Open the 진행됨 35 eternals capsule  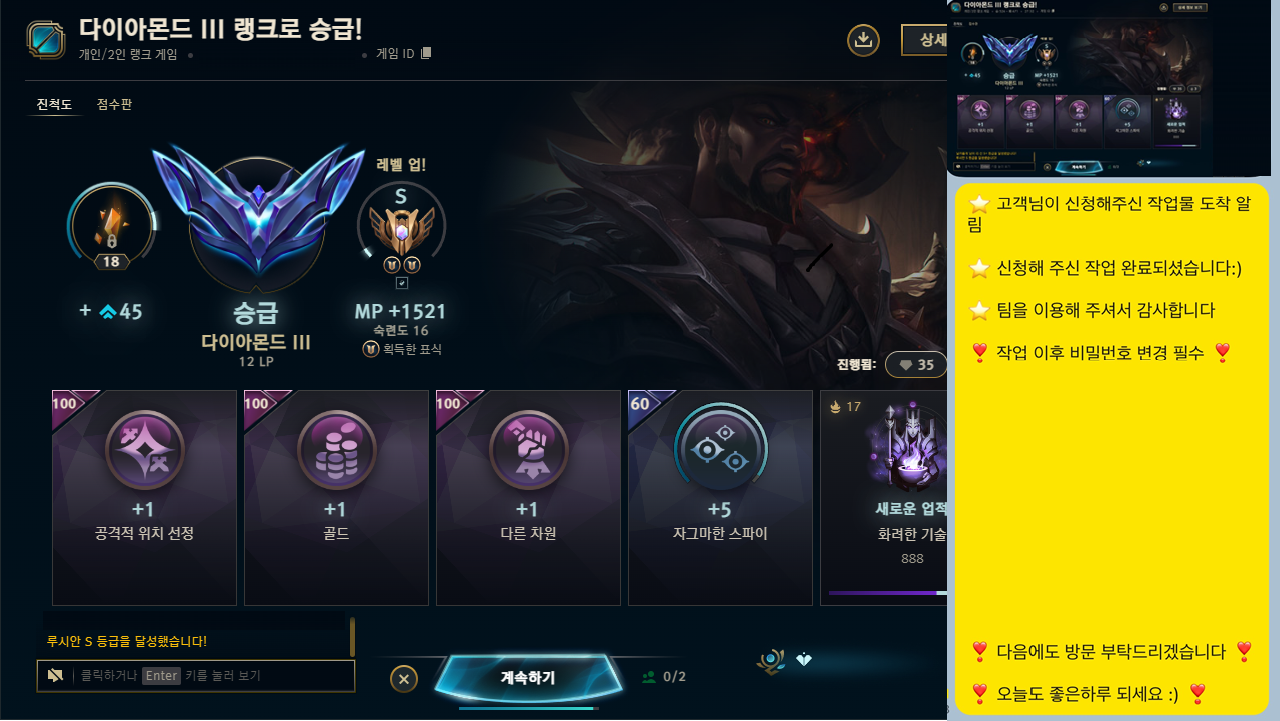[x=915, y=364]
